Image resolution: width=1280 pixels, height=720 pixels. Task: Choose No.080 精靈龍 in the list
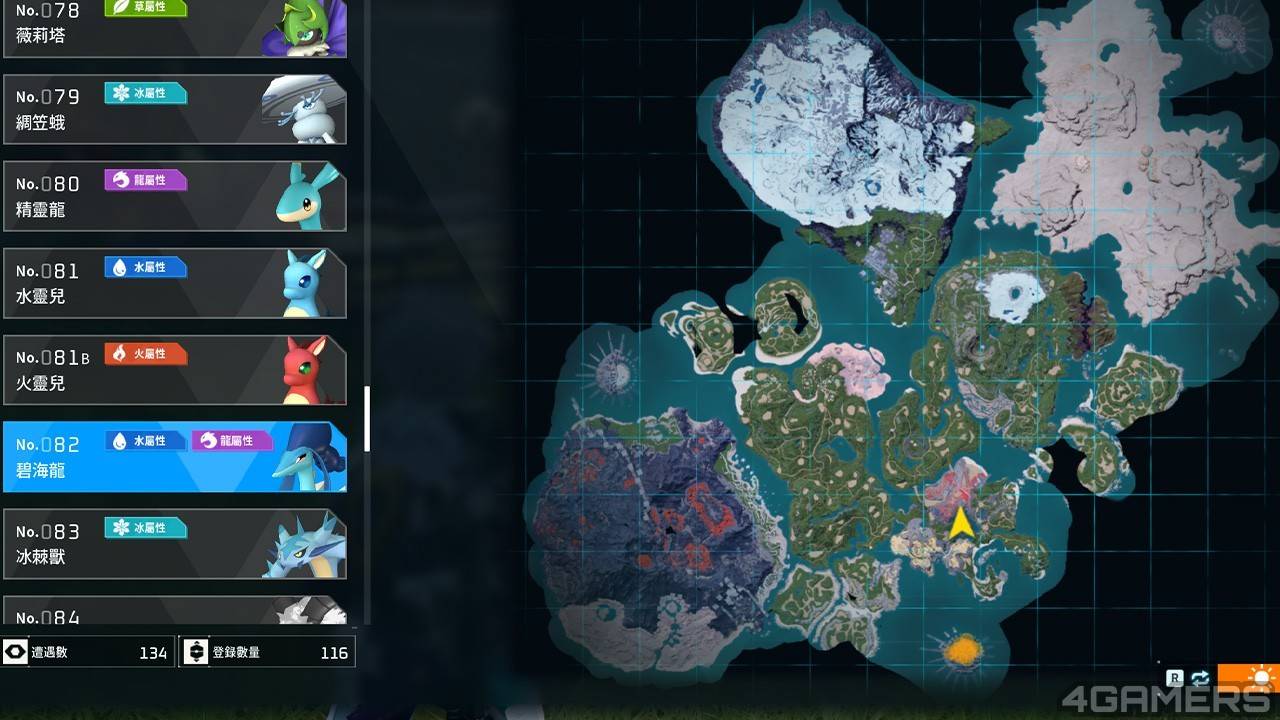click(175, 196)
